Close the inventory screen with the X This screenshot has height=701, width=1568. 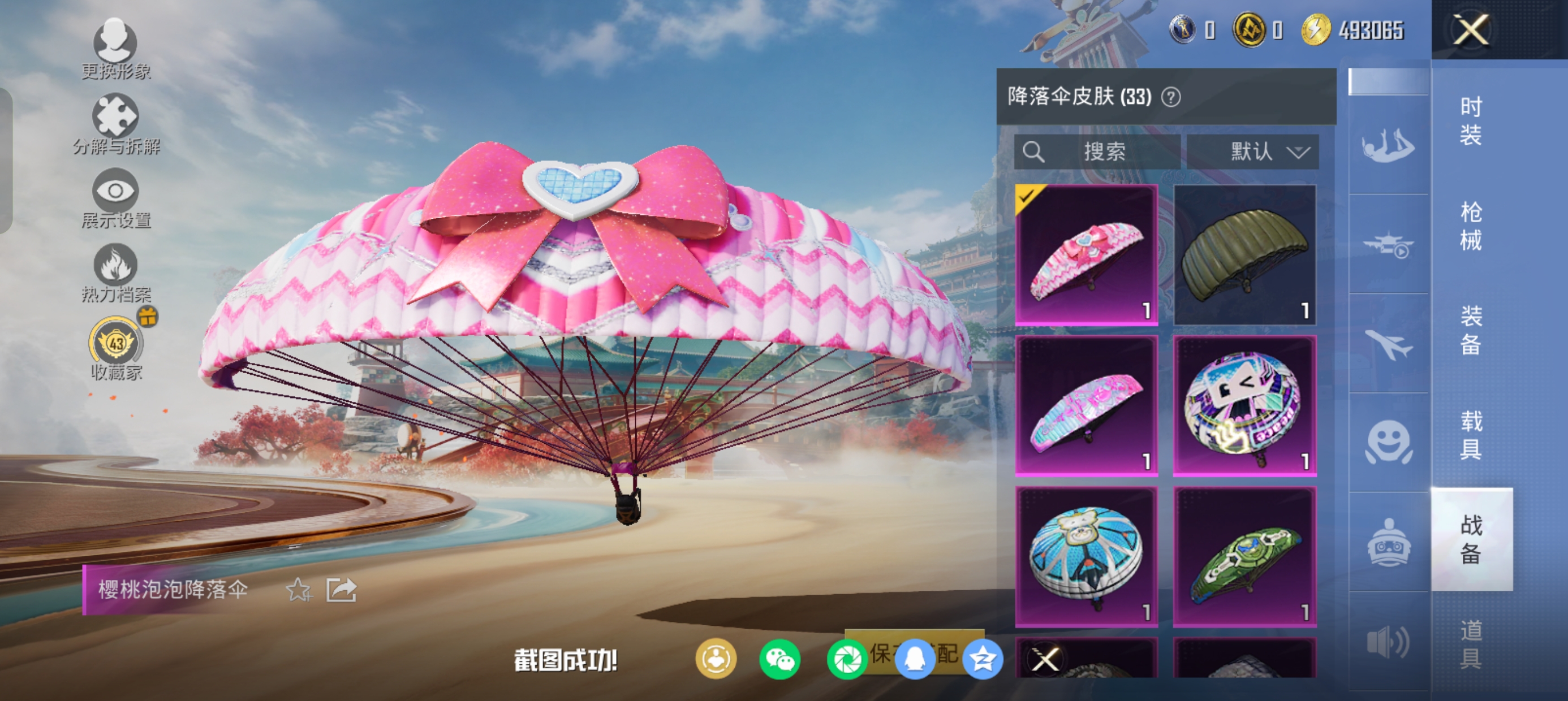(x=1471, y=30)
